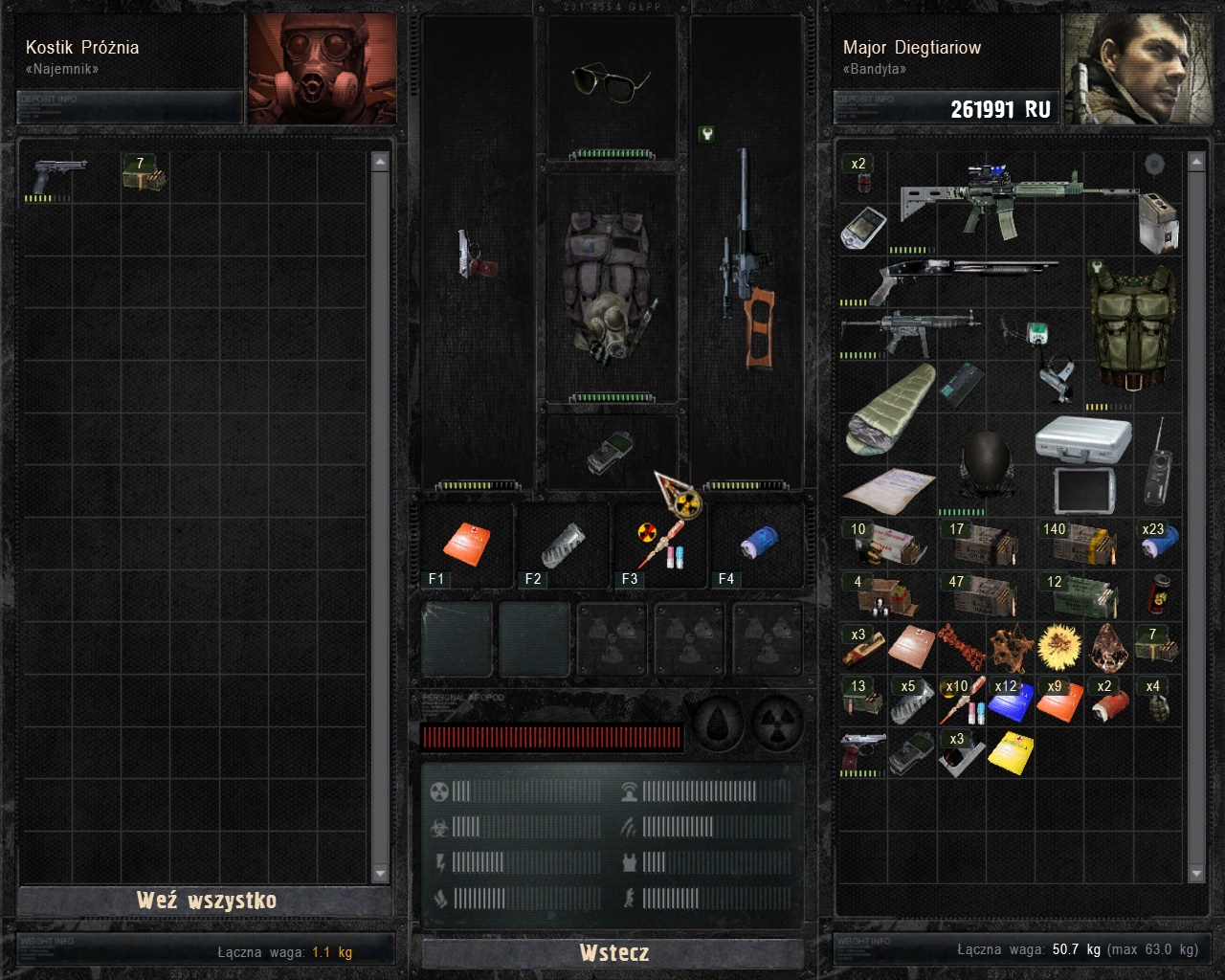The width and height of the screenshot is (1225, 980).
Task: Open the equipped detector device slot
Action: coord(612,452)
